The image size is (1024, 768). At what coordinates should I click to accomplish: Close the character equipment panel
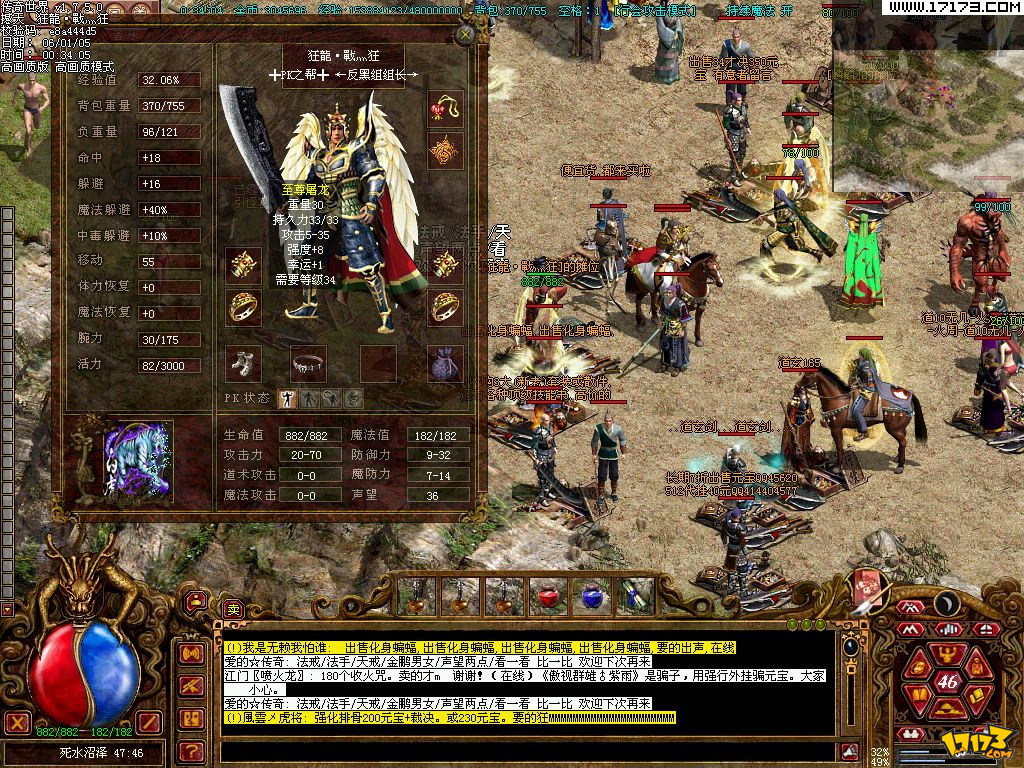coord(465,34)
